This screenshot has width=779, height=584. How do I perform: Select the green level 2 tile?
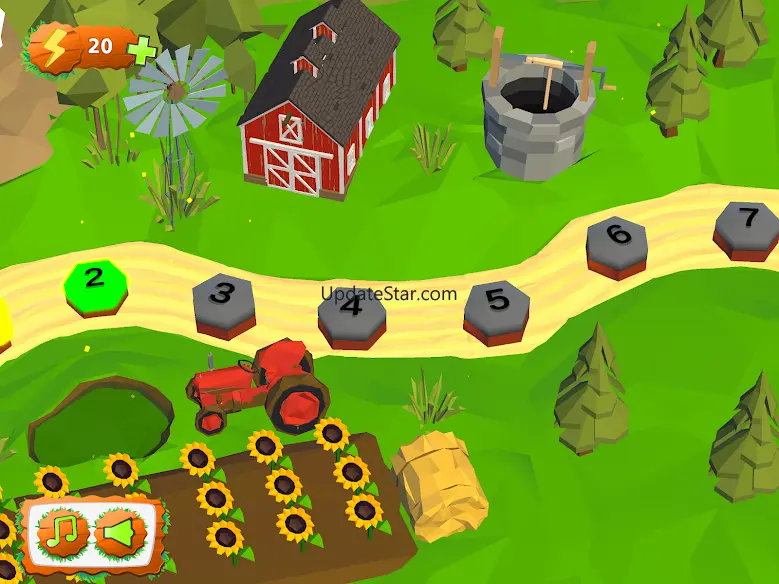point(94,280)
